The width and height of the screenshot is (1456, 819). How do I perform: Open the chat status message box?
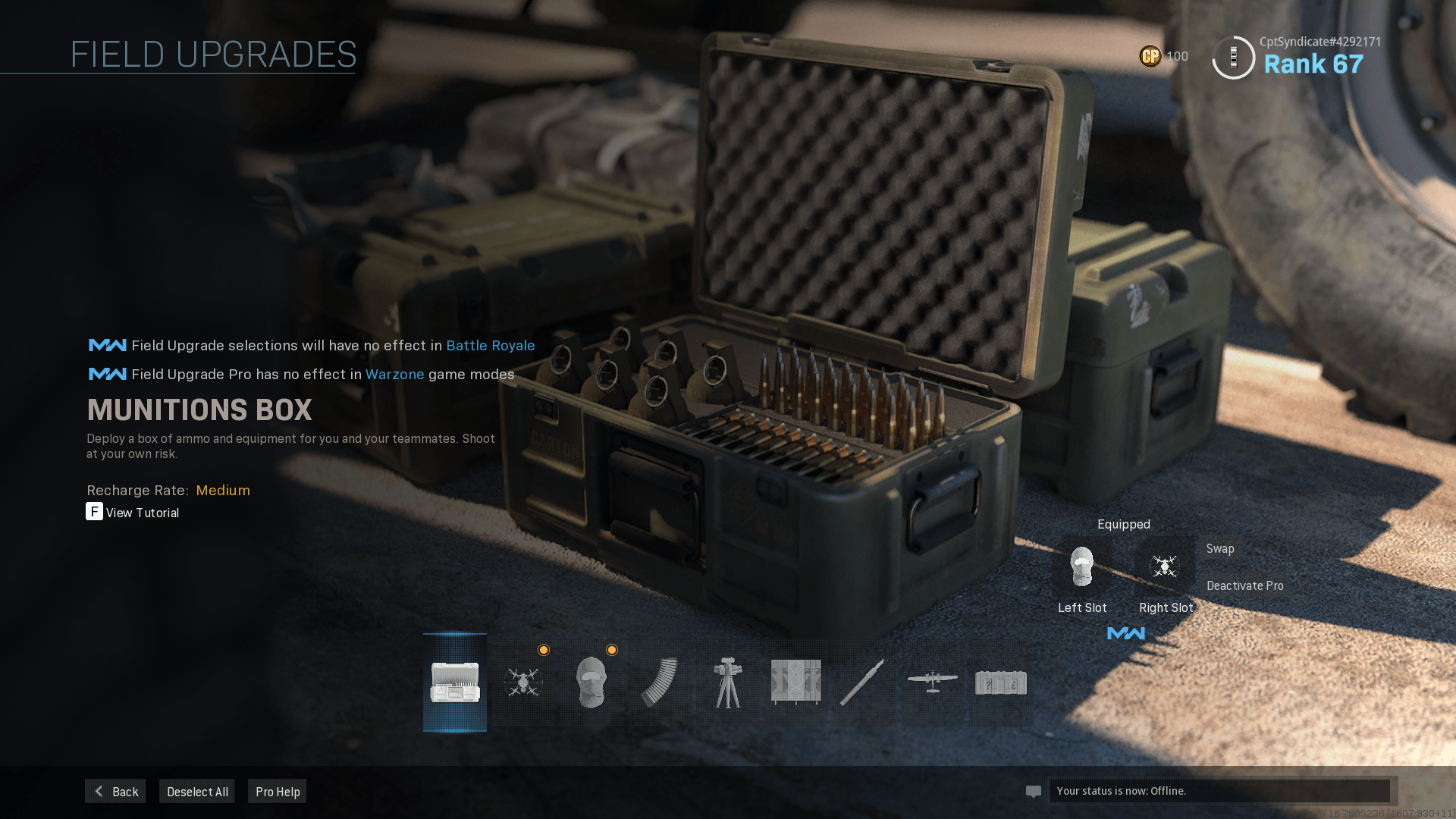(x=1219, y=791)
